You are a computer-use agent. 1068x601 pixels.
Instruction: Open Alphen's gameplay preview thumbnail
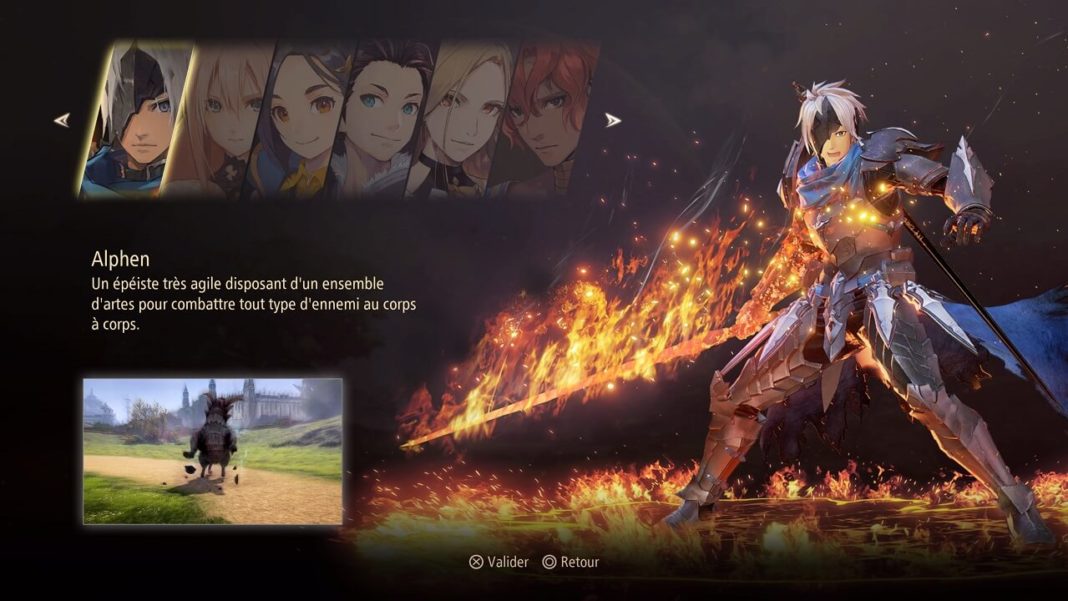pos(213,451)
